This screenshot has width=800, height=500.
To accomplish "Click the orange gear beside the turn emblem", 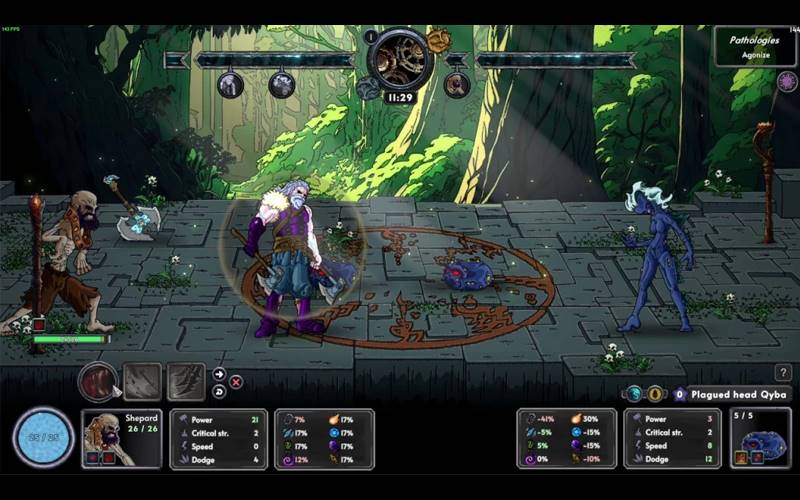I will 438,40.
